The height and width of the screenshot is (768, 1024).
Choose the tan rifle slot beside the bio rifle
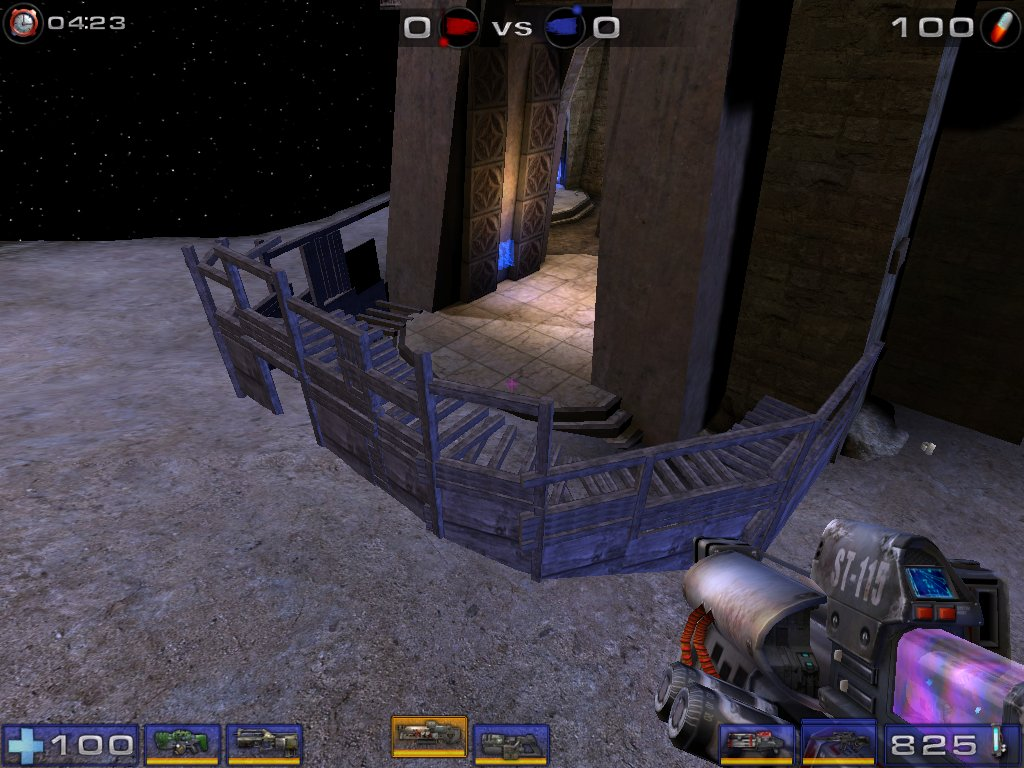click(265, 743)
